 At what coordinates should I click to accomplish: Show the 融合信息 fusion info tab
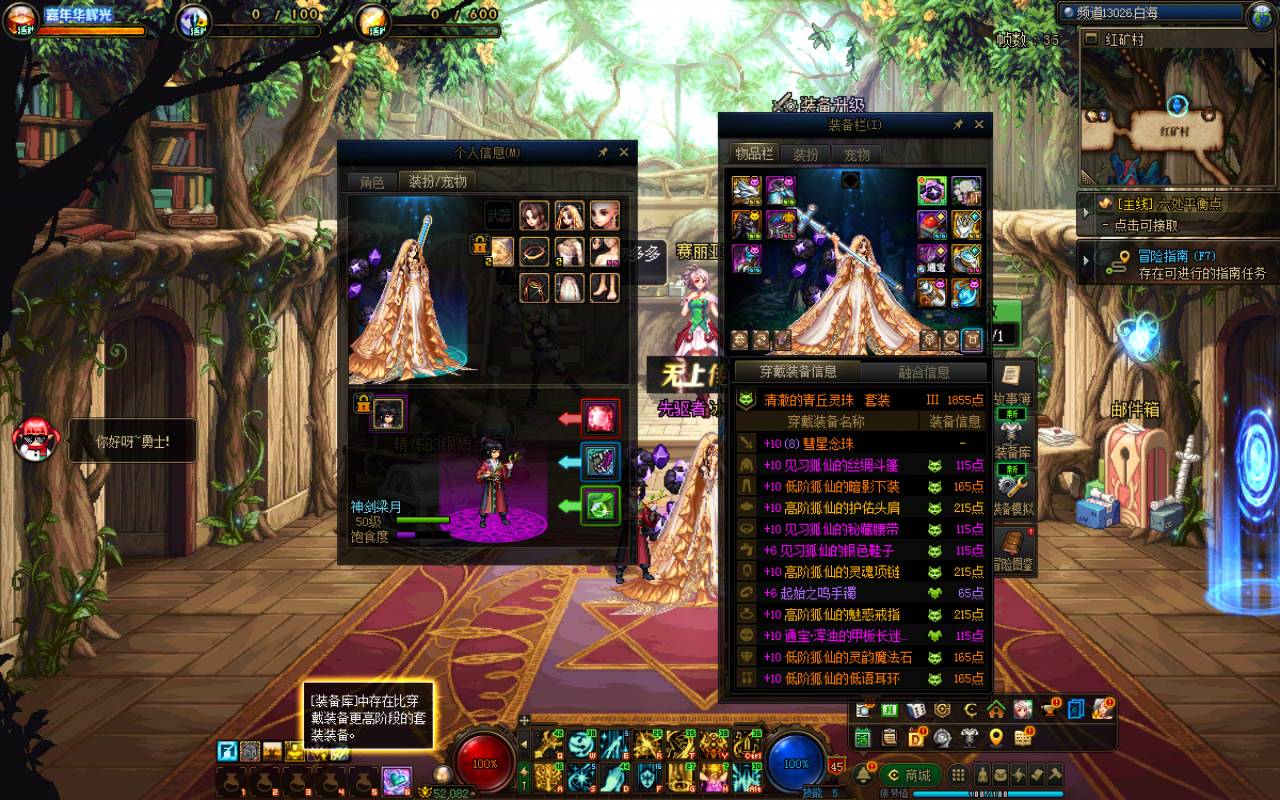click(x=924, y=372)
